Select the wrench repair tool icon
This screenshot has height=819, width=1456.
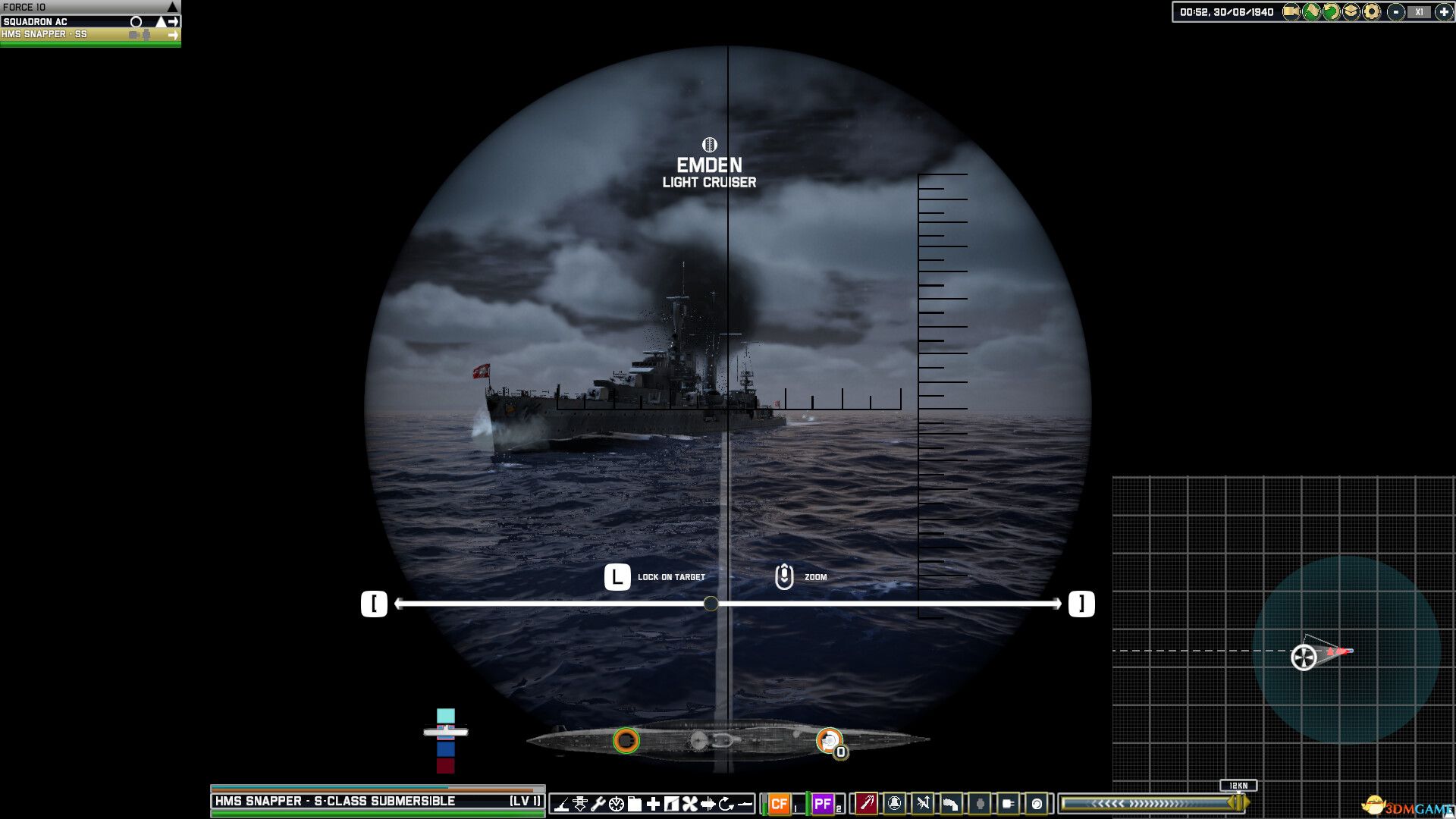coord(599,805)
